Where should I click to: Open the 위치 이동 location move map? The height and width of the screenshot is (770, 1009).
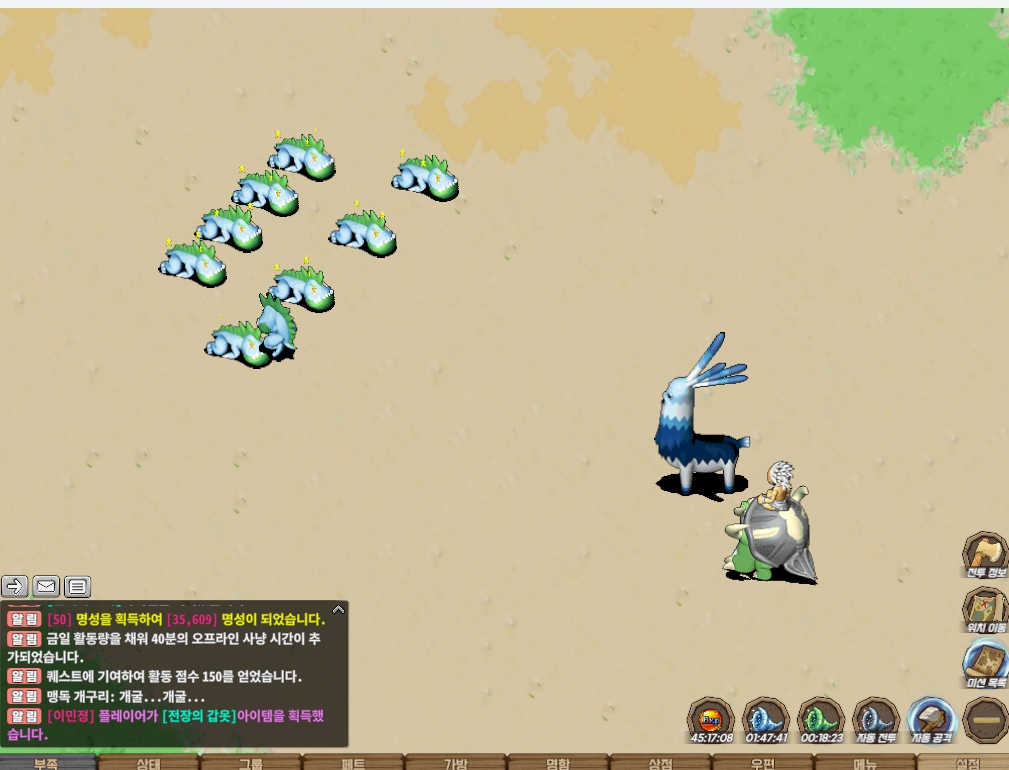click(x=984, y=609)
